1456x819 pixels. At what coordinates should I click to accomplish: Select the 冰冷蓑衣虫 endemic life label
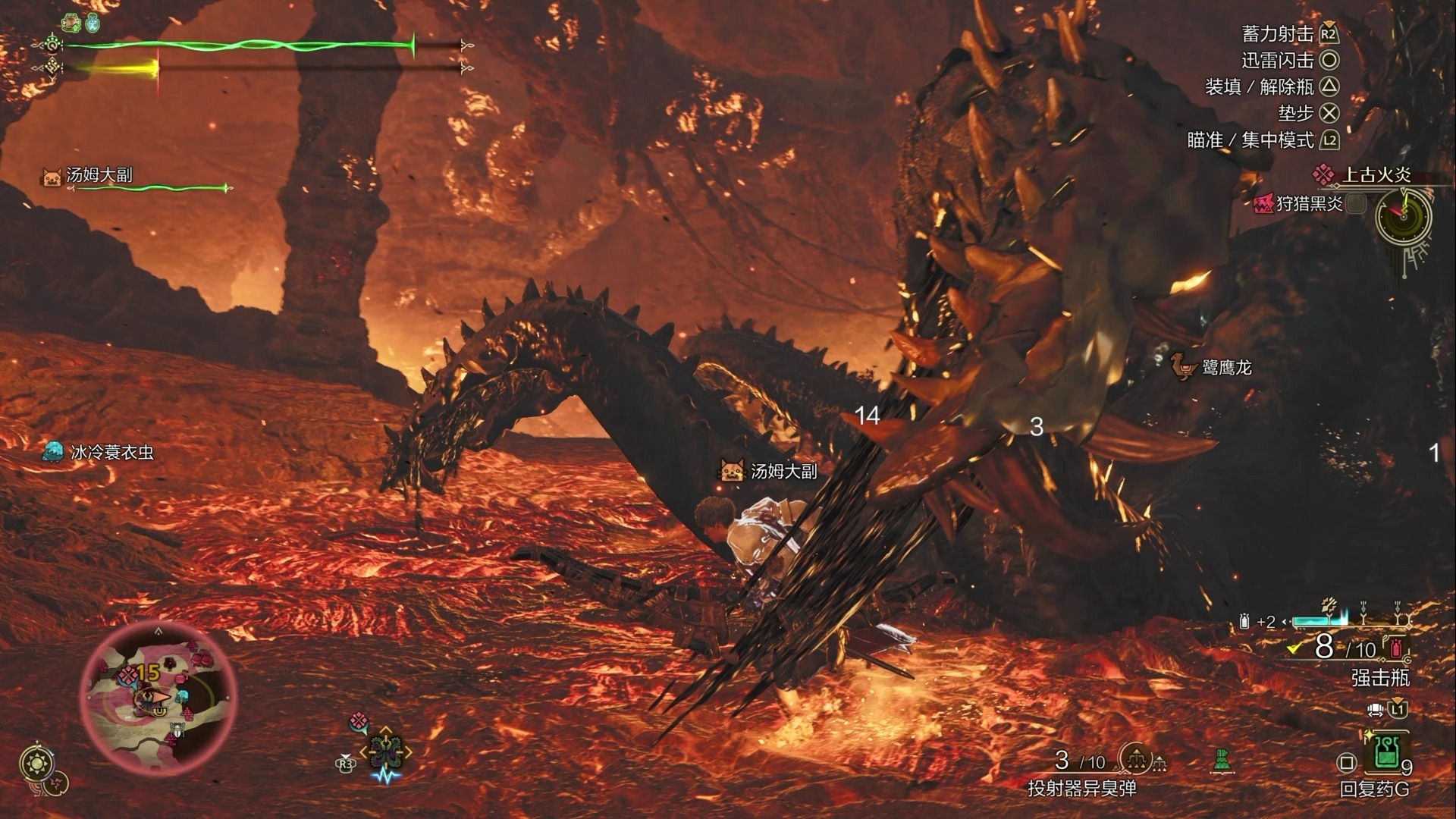111,453
